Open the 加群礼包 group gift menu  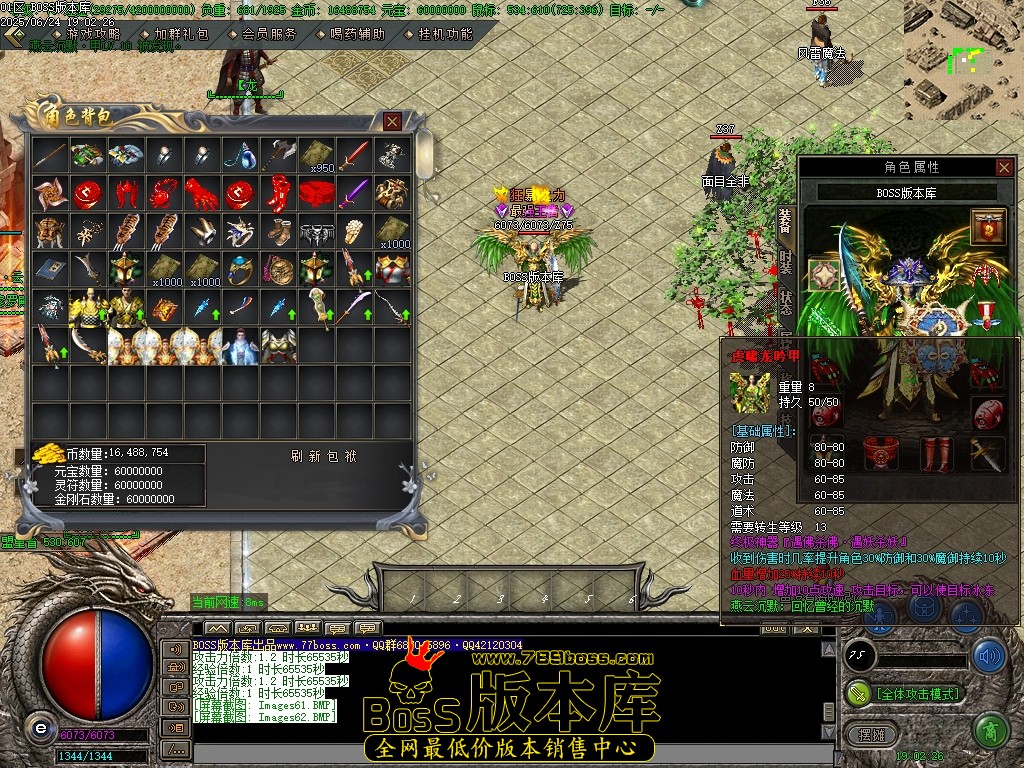[181, 34]
